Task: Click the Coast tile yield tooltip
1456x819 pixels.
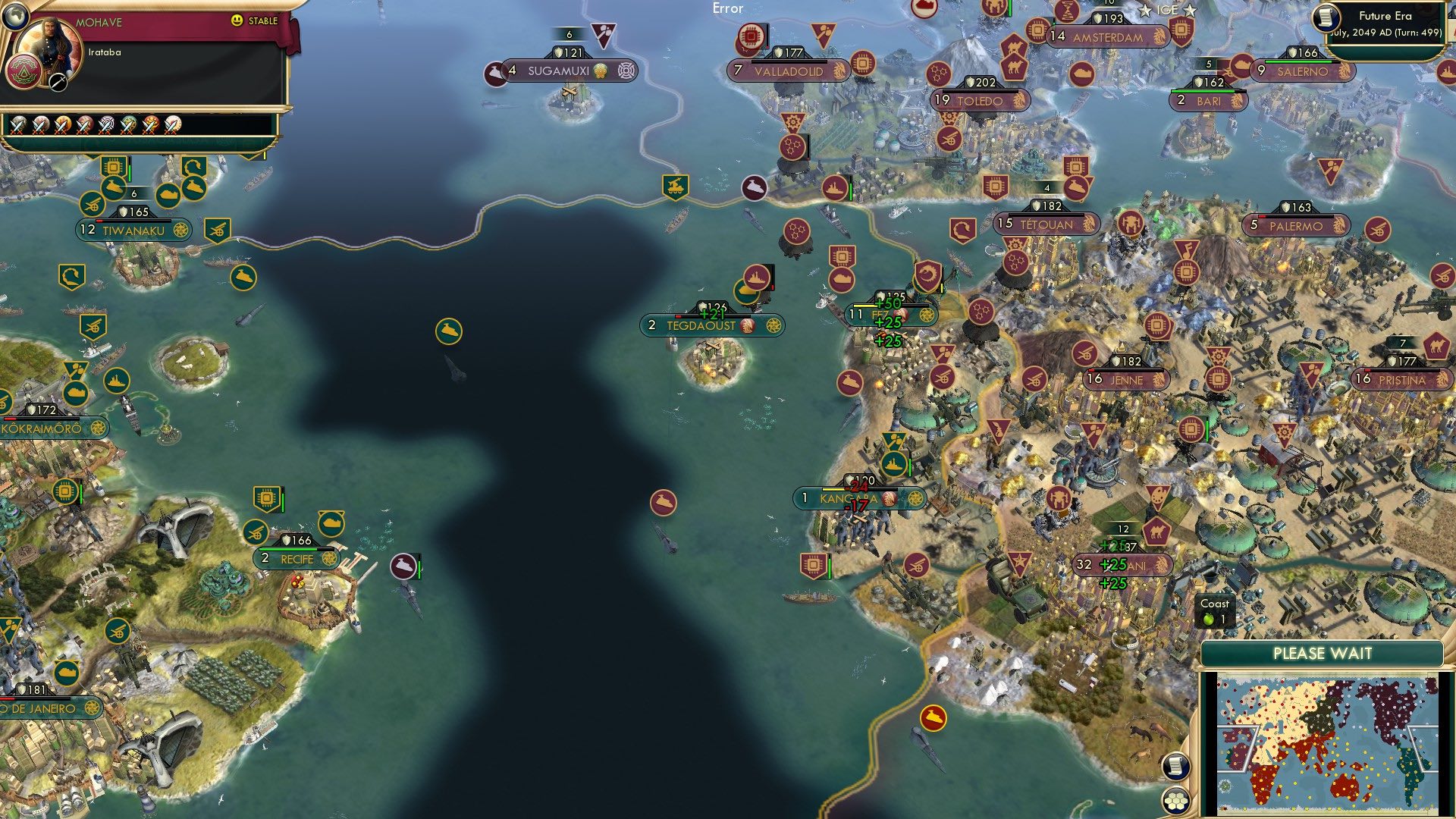Action: 1216,610
